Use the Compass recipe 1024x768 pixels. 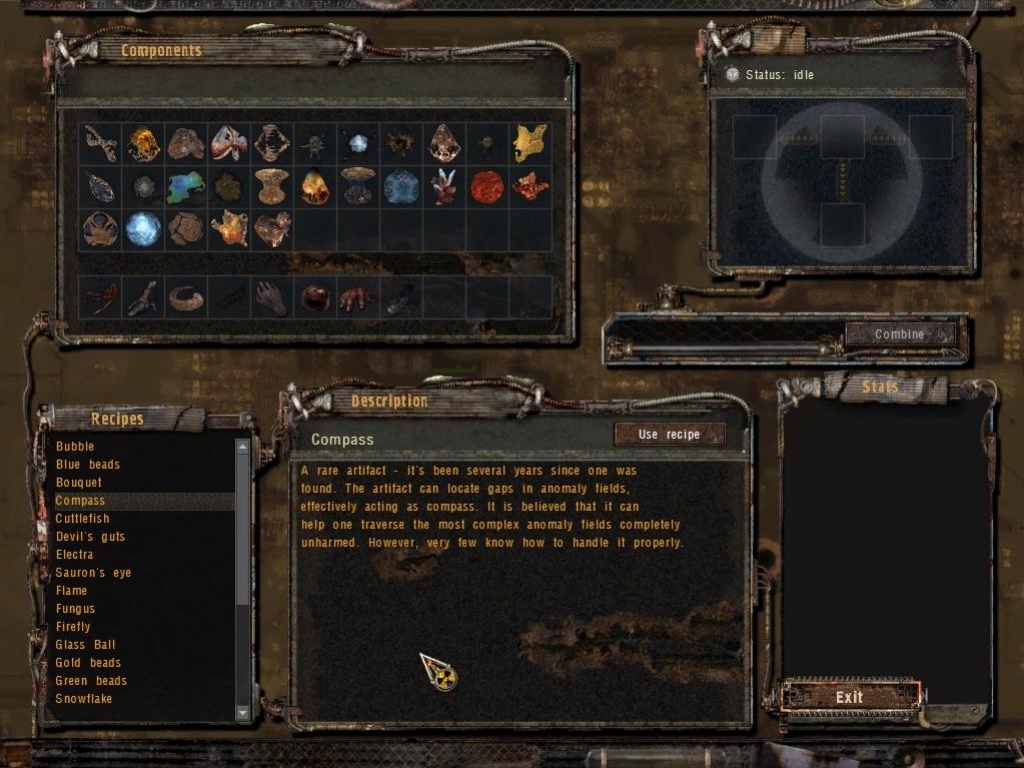669,434
